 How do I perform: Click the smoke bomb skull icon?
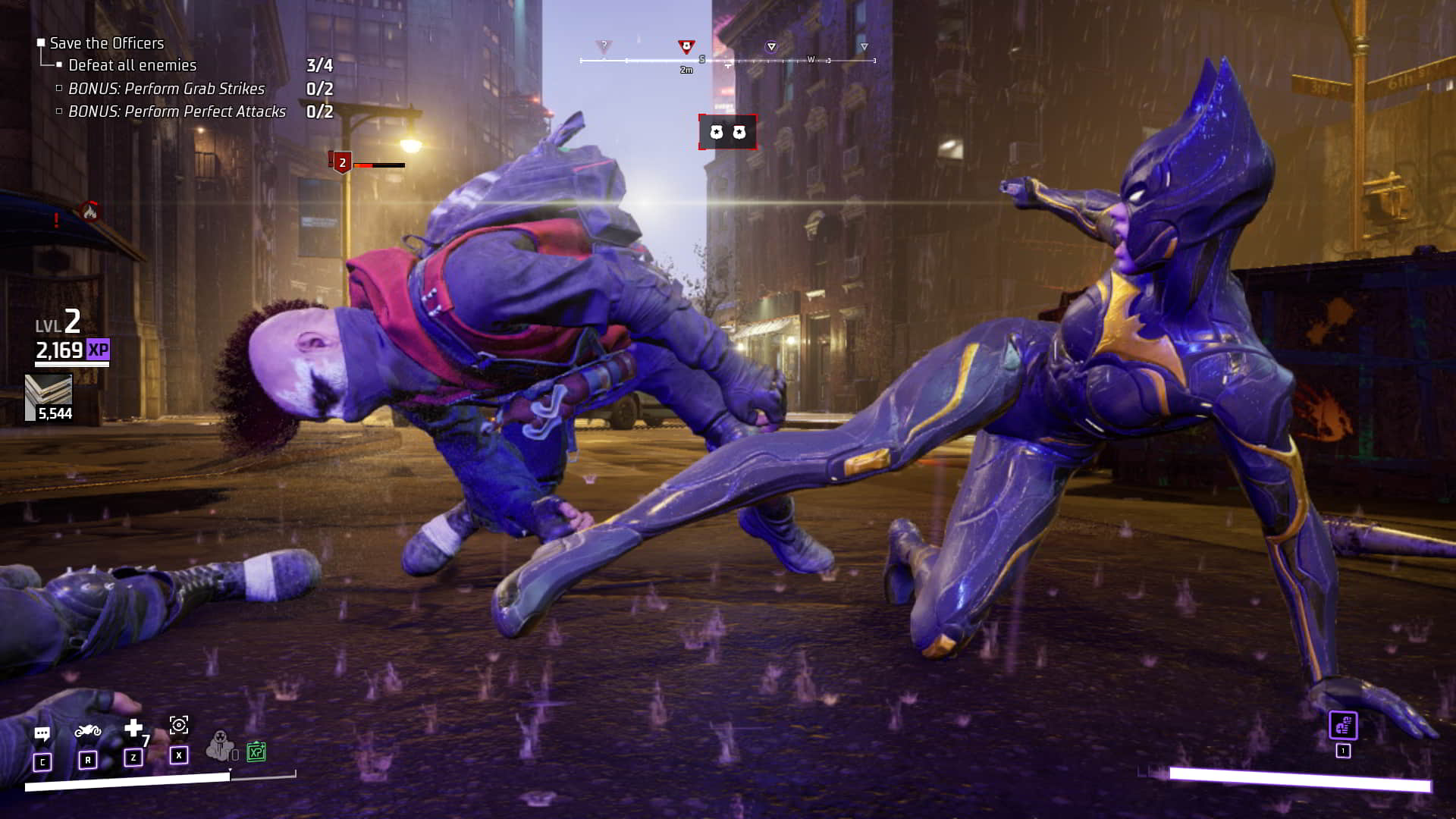pos(220,745)
